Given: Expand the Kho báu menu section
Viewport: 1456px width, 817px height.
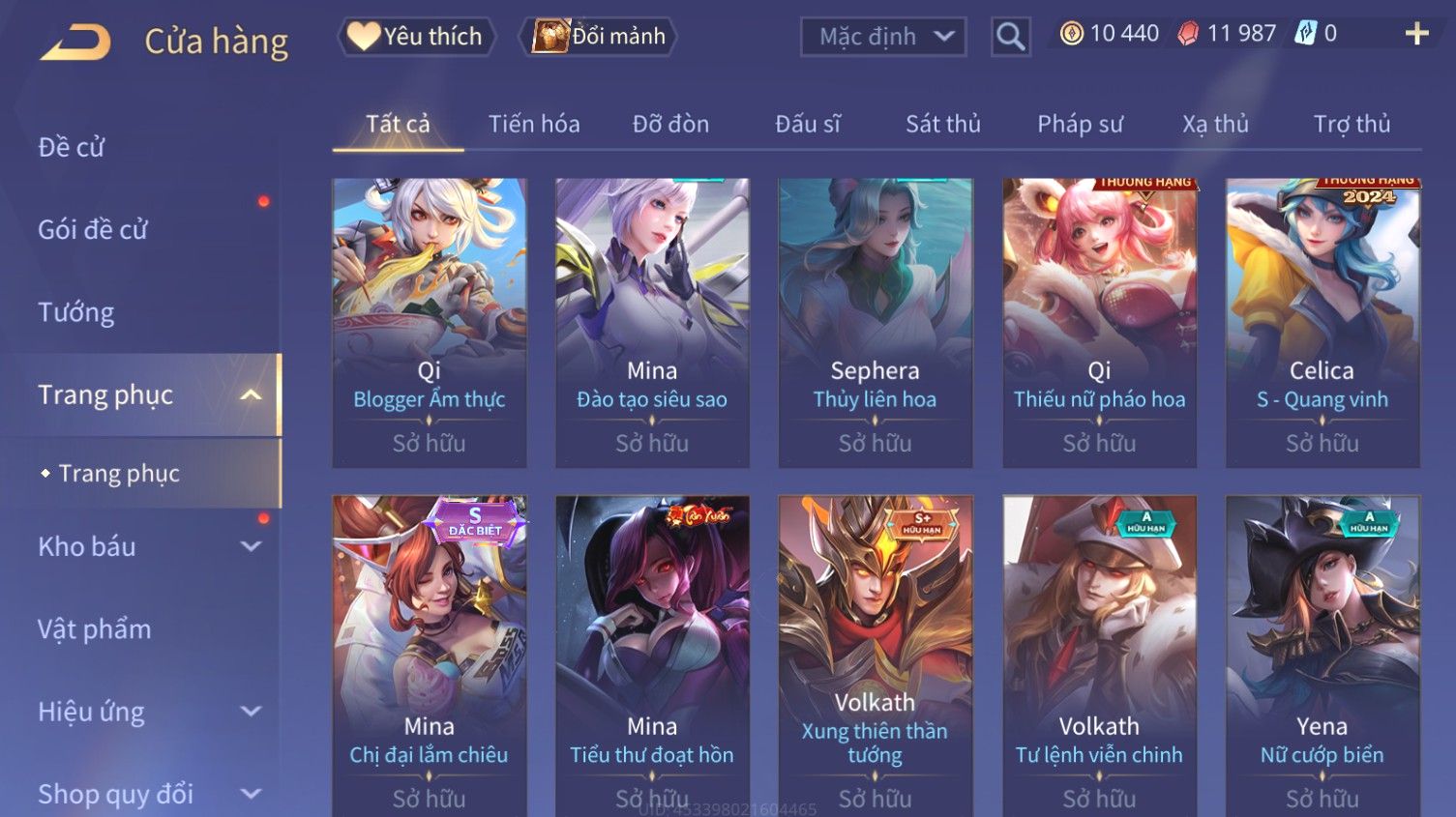Looking at the screenshot, I should click(145, 546).
